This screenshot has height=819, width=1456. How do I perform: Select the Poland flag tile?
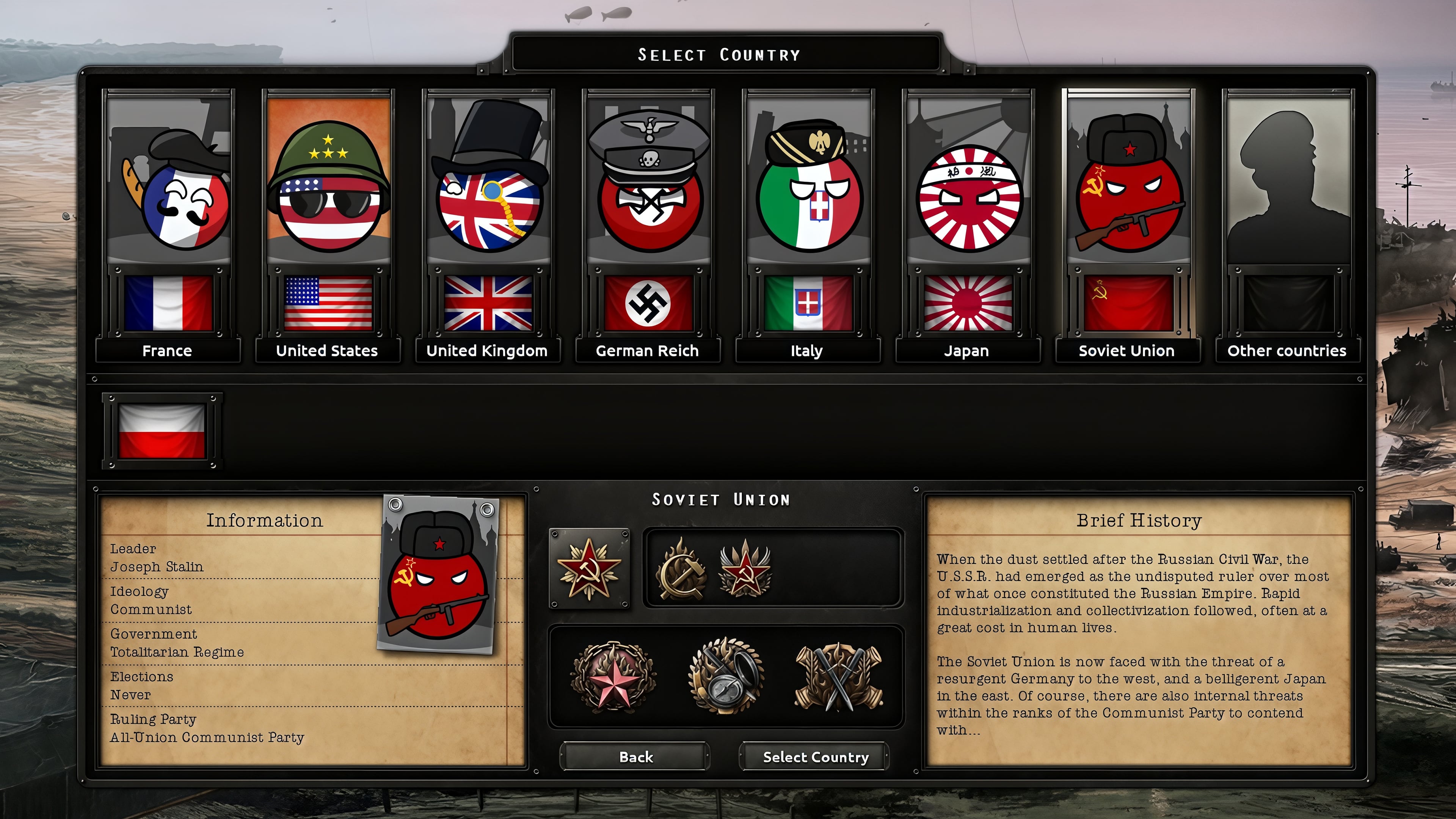click(x=162, y=431)
